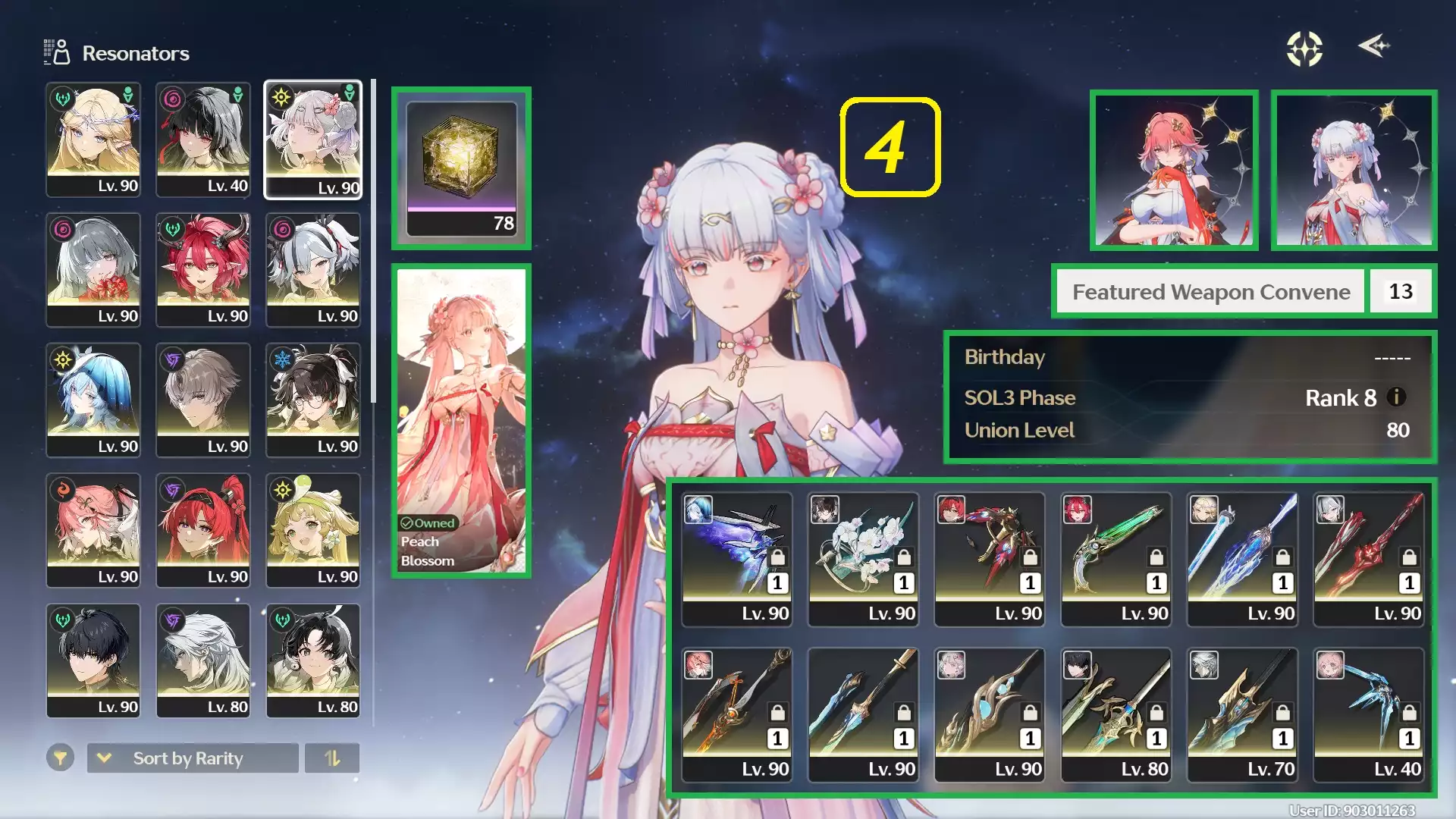Open the four-pointed star circular icon
The image size is (1456, 819).
pos(1304,49)
